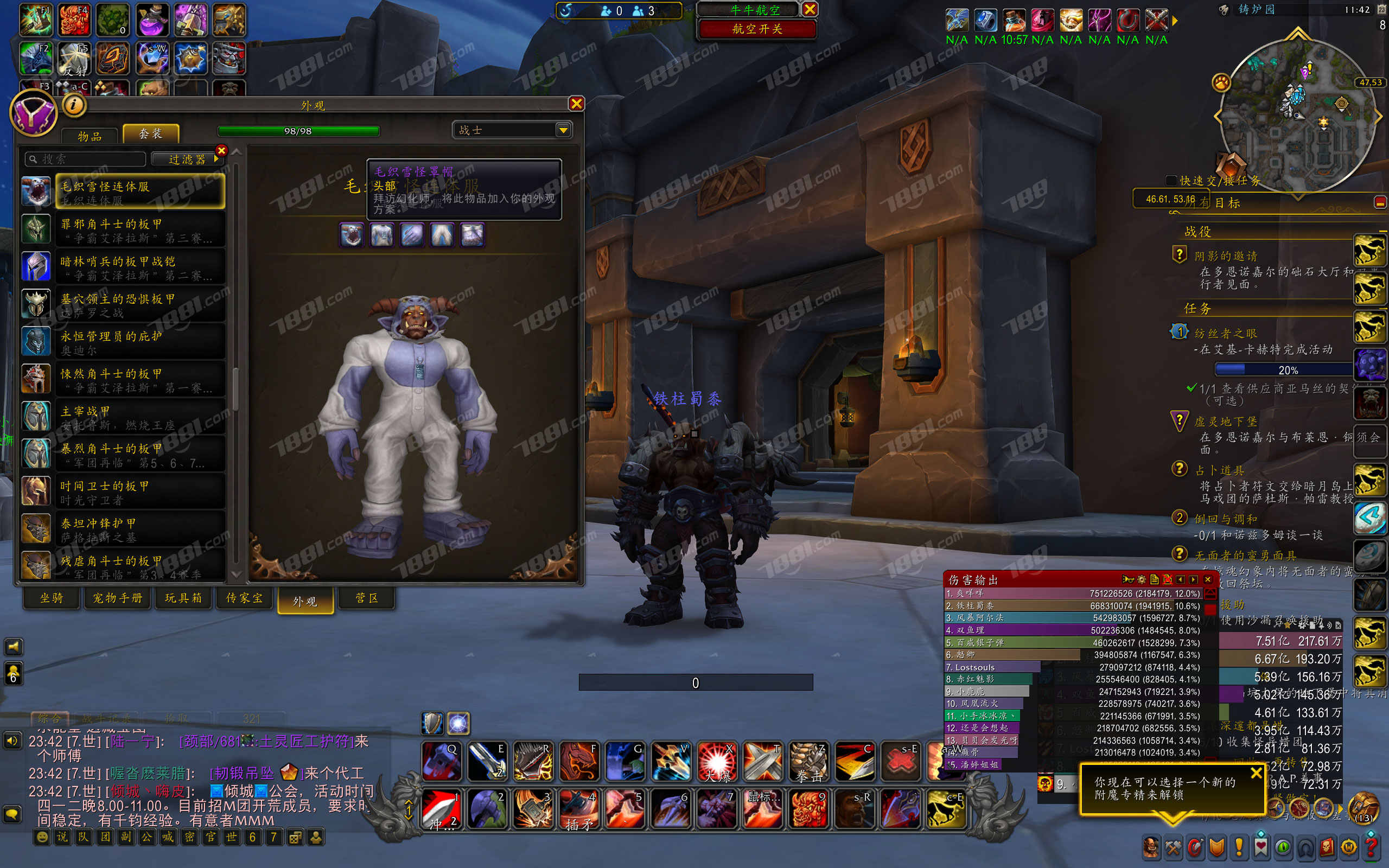Select the 主宰战甲 armor set
The height and width of the screenshot is (868, 1389).
(x=139, y=417)
